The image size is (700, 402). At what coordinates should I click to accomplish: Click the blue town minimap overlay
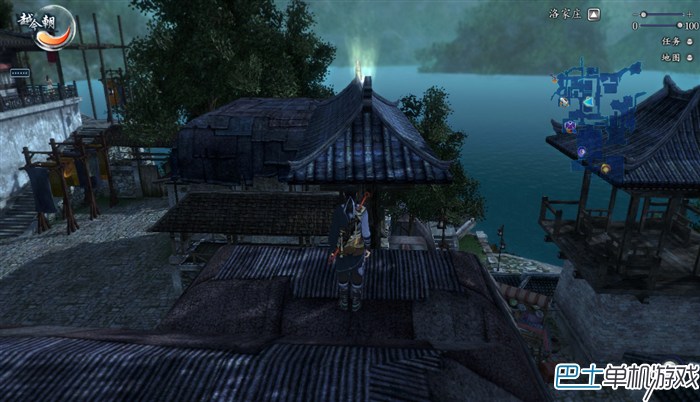point(598,105)
